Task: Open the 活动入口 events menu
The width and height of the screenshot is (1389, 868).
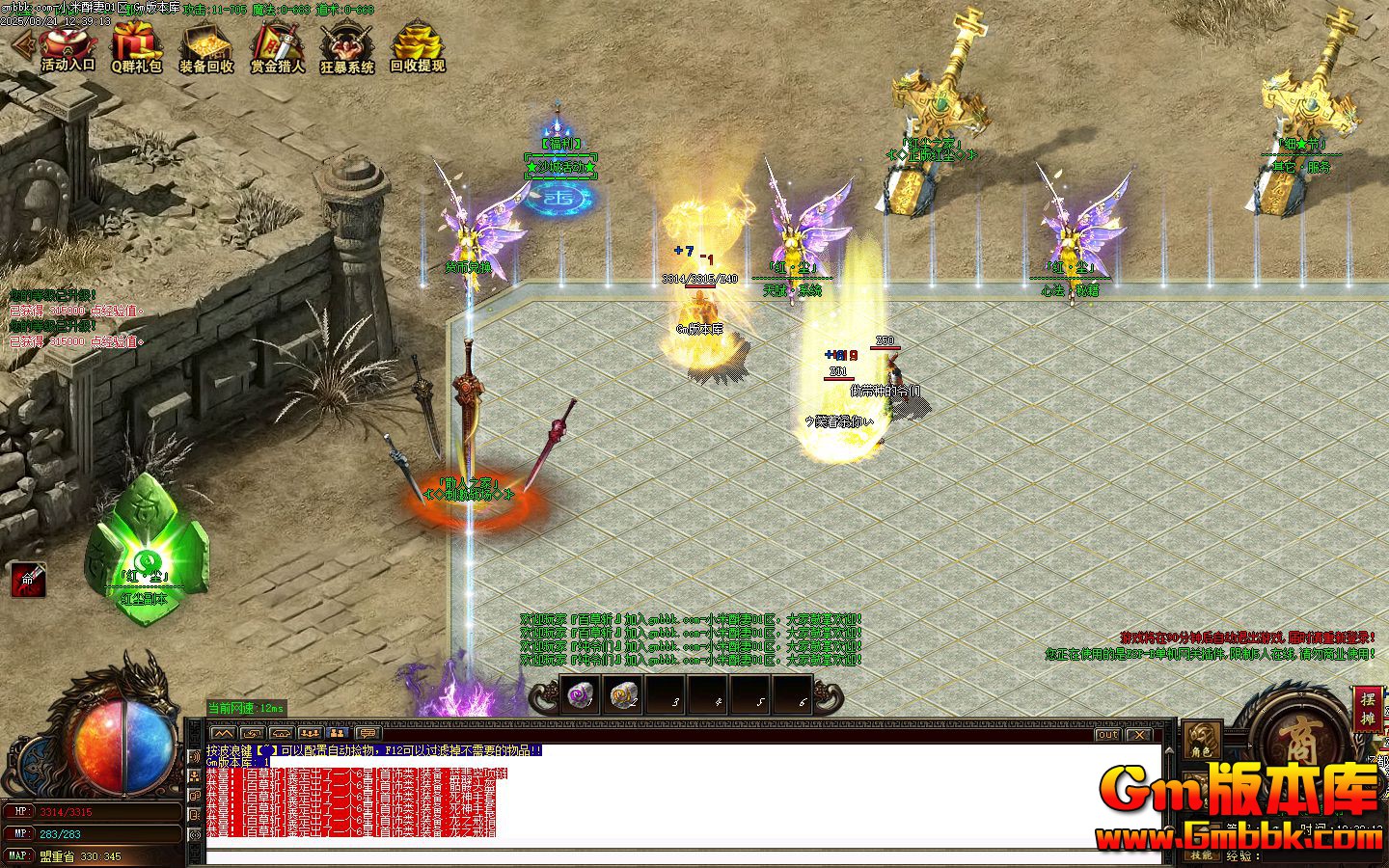Action: coord(68,48)
